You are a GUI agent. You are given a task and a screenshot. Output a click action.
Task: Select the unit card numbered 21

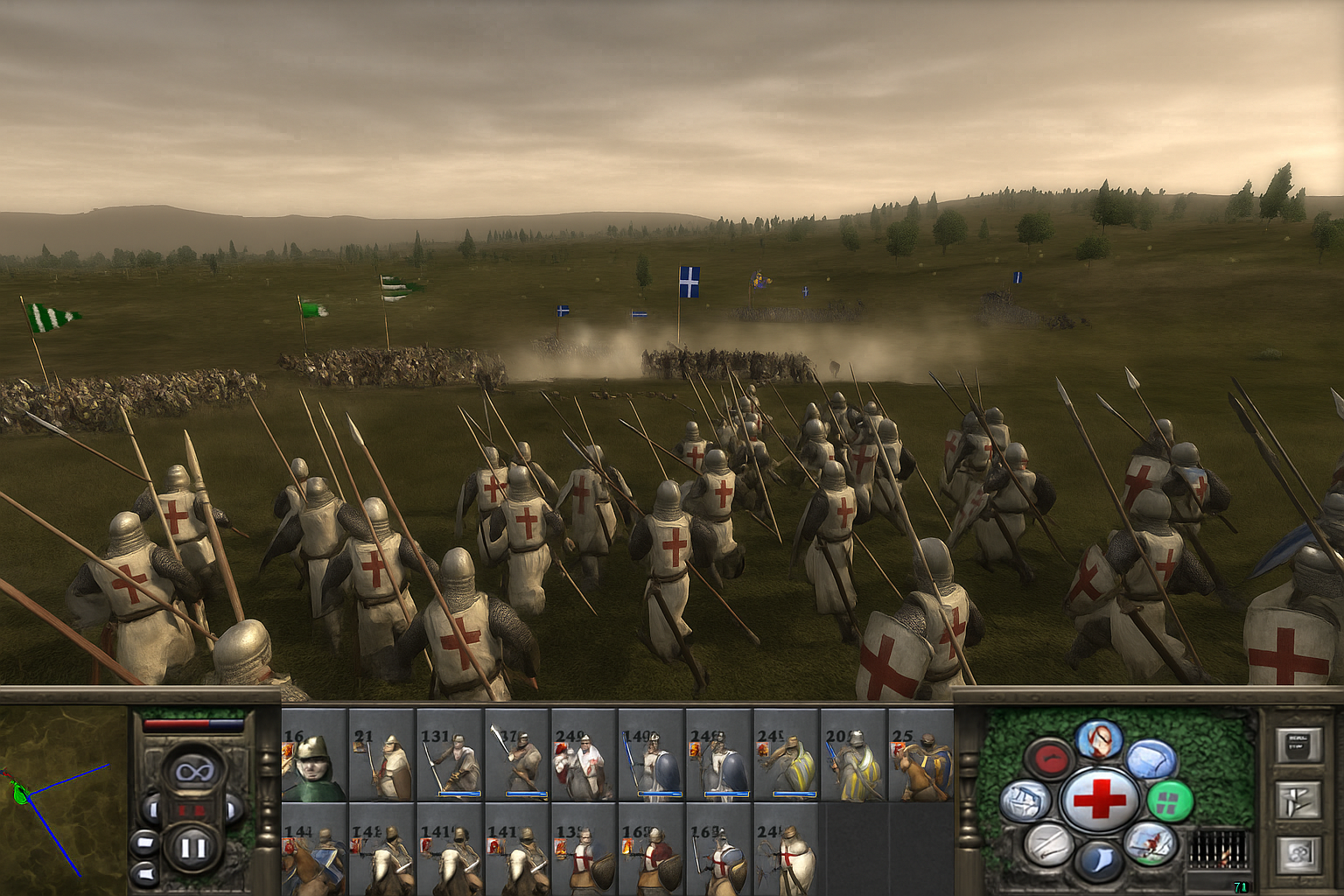coord(381,756)
